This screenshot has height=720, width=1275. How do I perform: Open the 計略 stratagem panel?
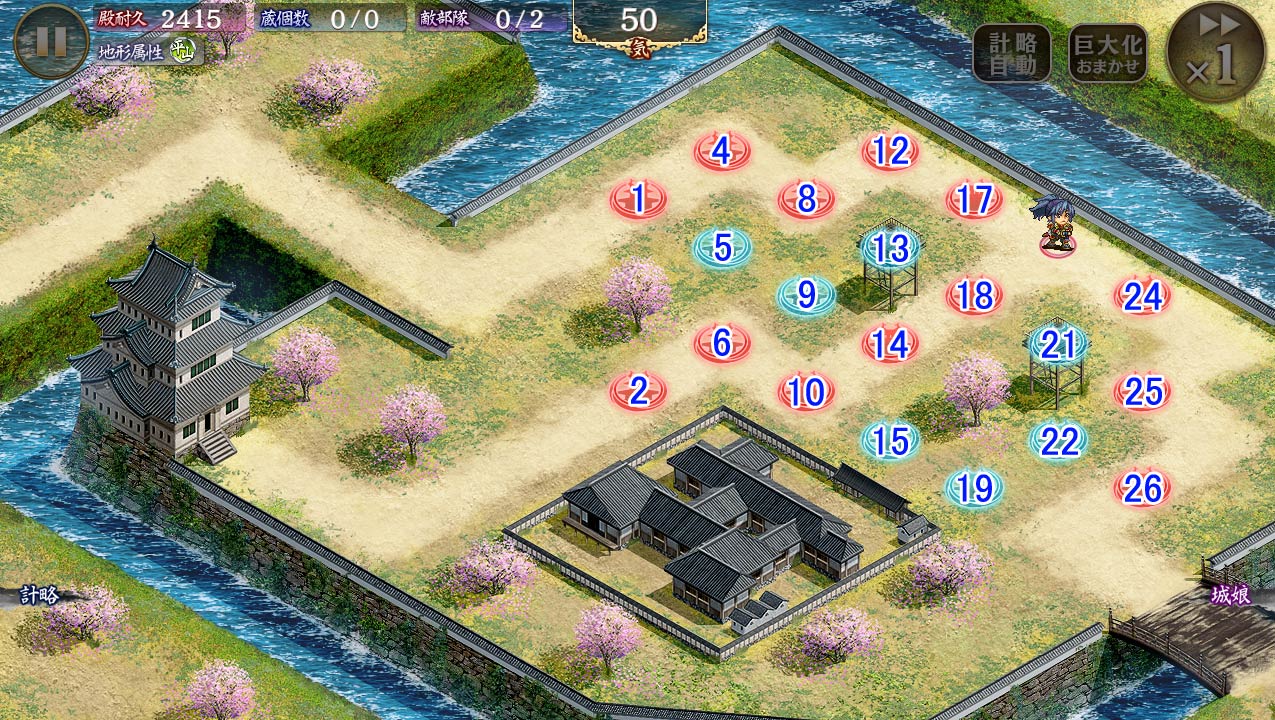tap(40, 596)
